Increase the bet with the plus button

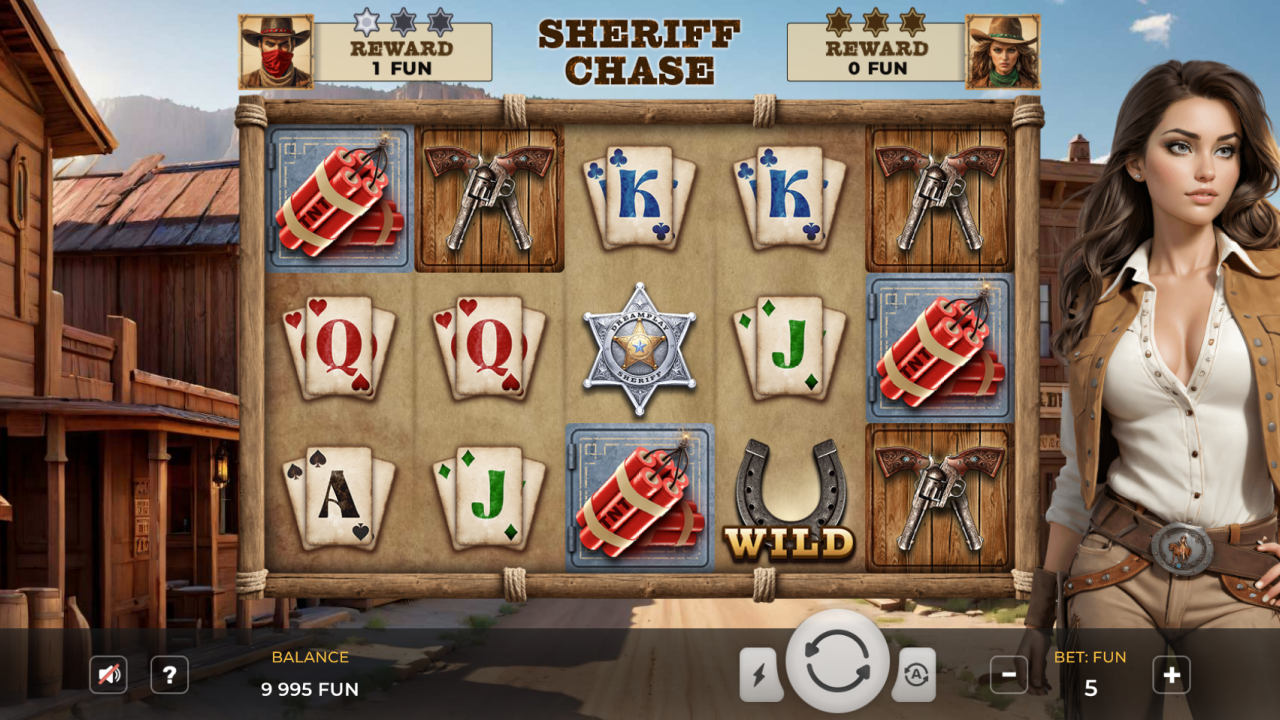tap(1172, 675)
